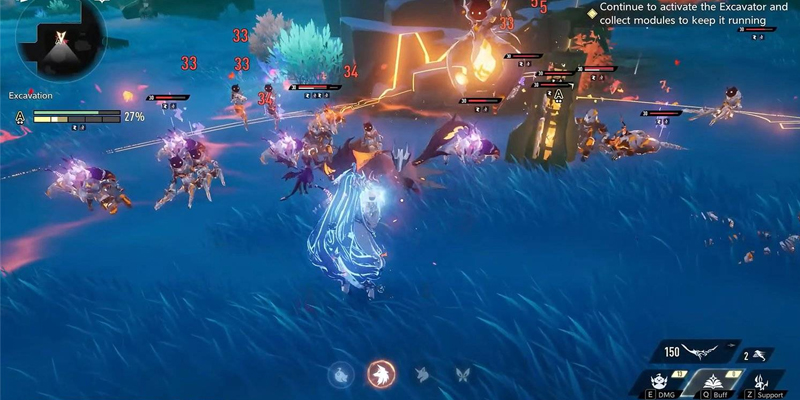Screen dimensions: 800x400
Task: Pick the butterfly icon
Action: click(x=463, y=374)
